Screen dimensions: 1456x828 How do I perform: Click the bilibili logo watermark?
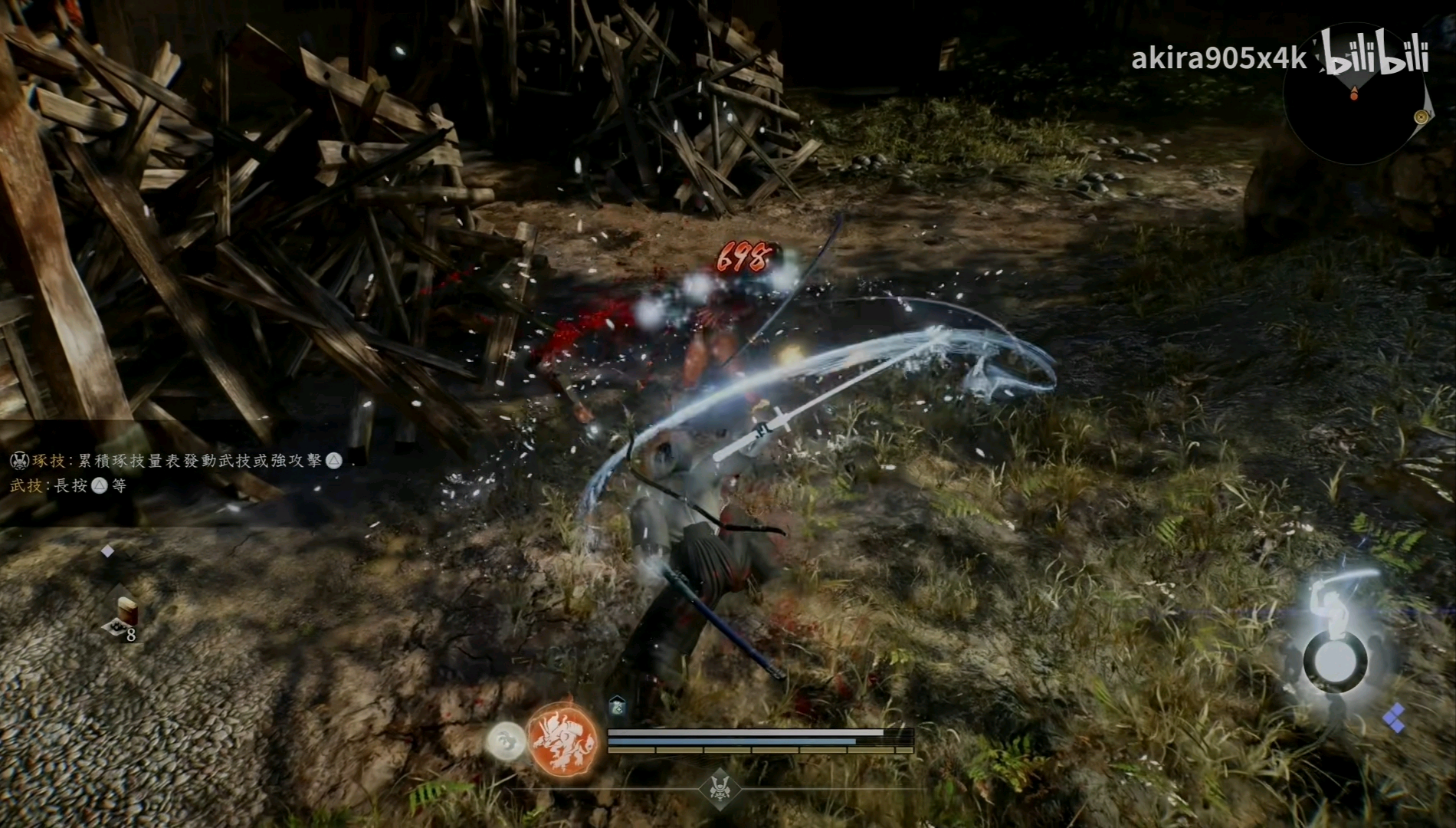tap(1377, 52)
